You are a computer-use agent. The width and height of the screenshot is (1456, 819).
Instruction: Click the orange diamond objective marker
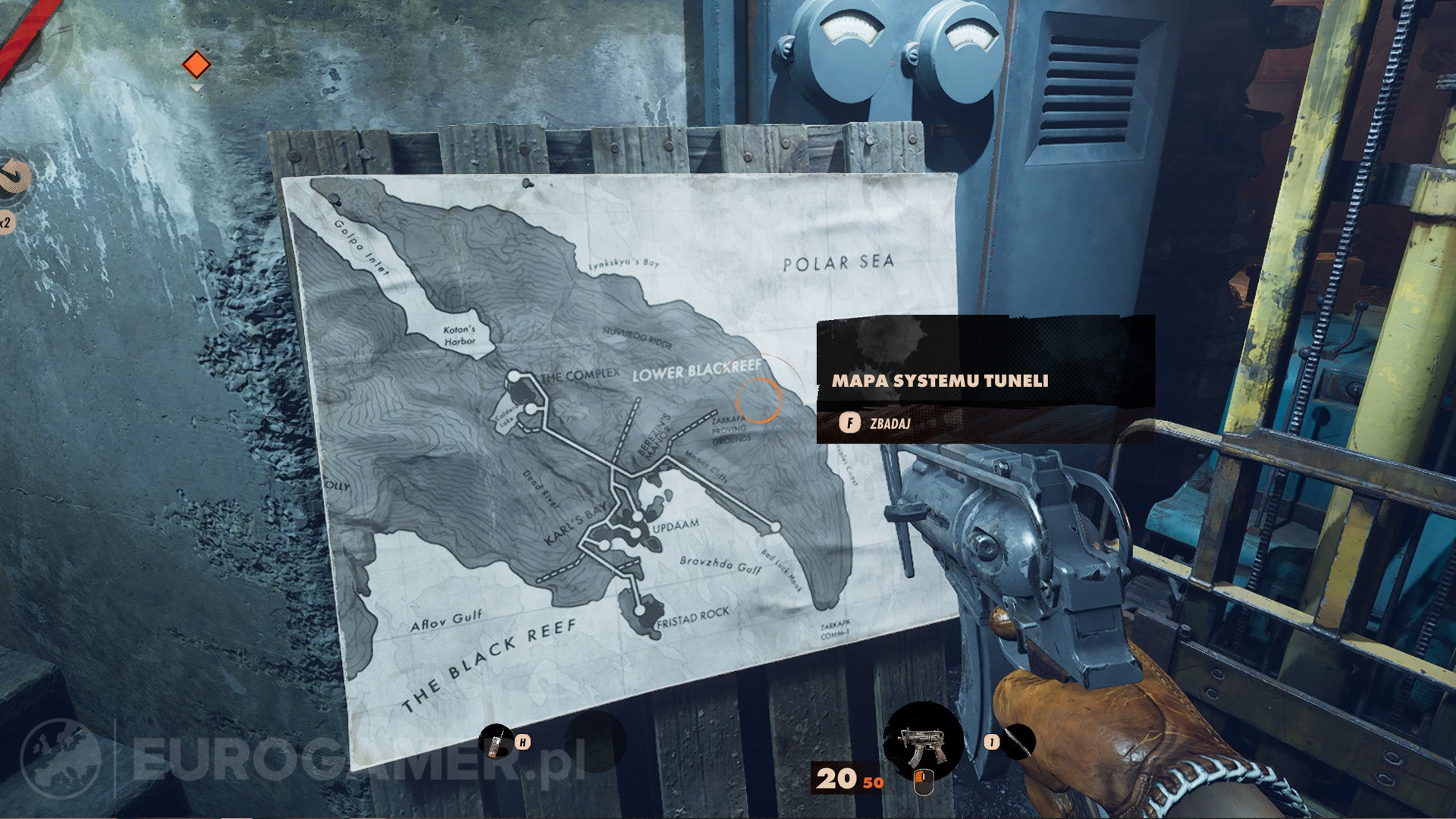pos(196,64)
